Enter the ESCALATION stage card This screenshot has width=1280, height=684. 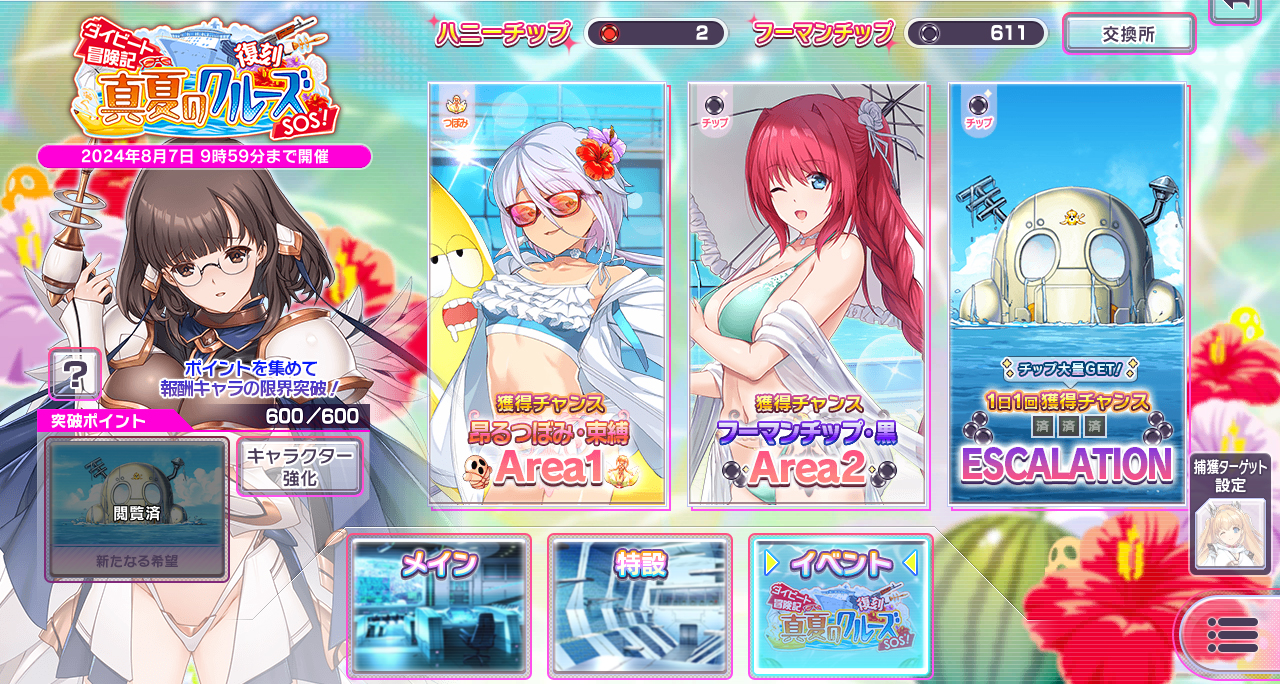point(1067,292)
